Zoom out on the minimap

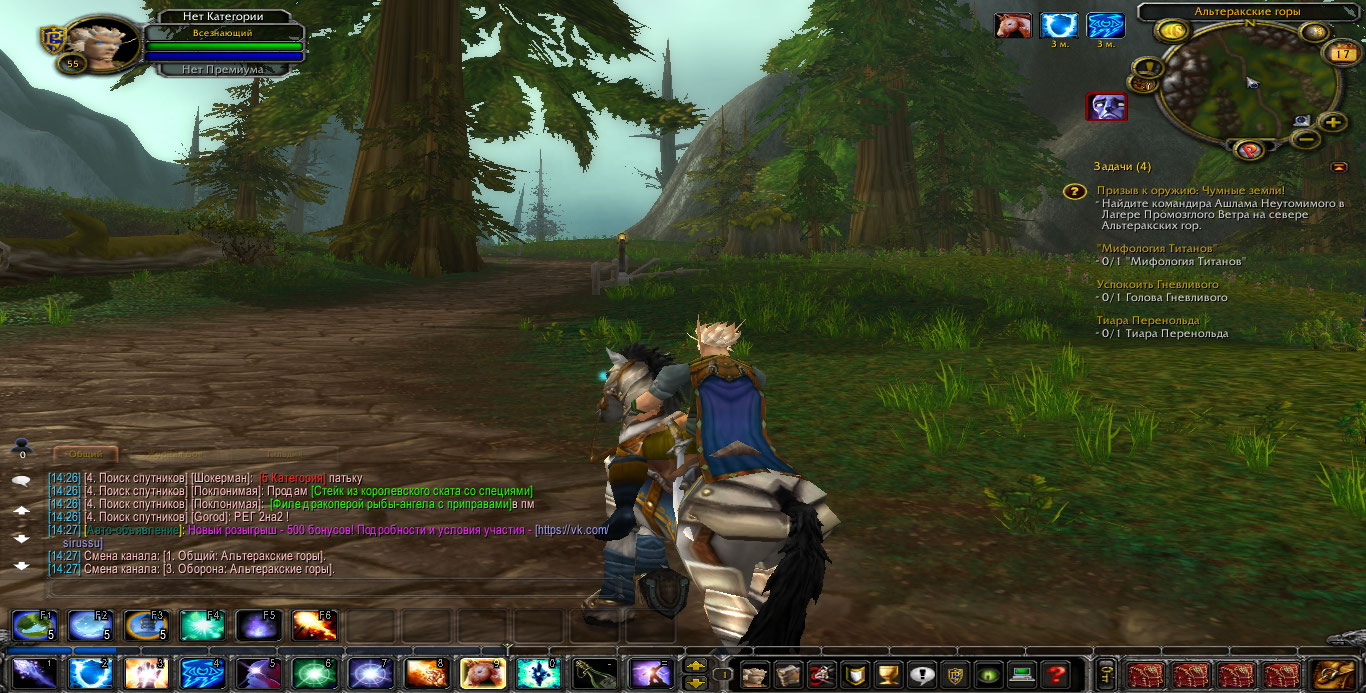pos(1305,140)
